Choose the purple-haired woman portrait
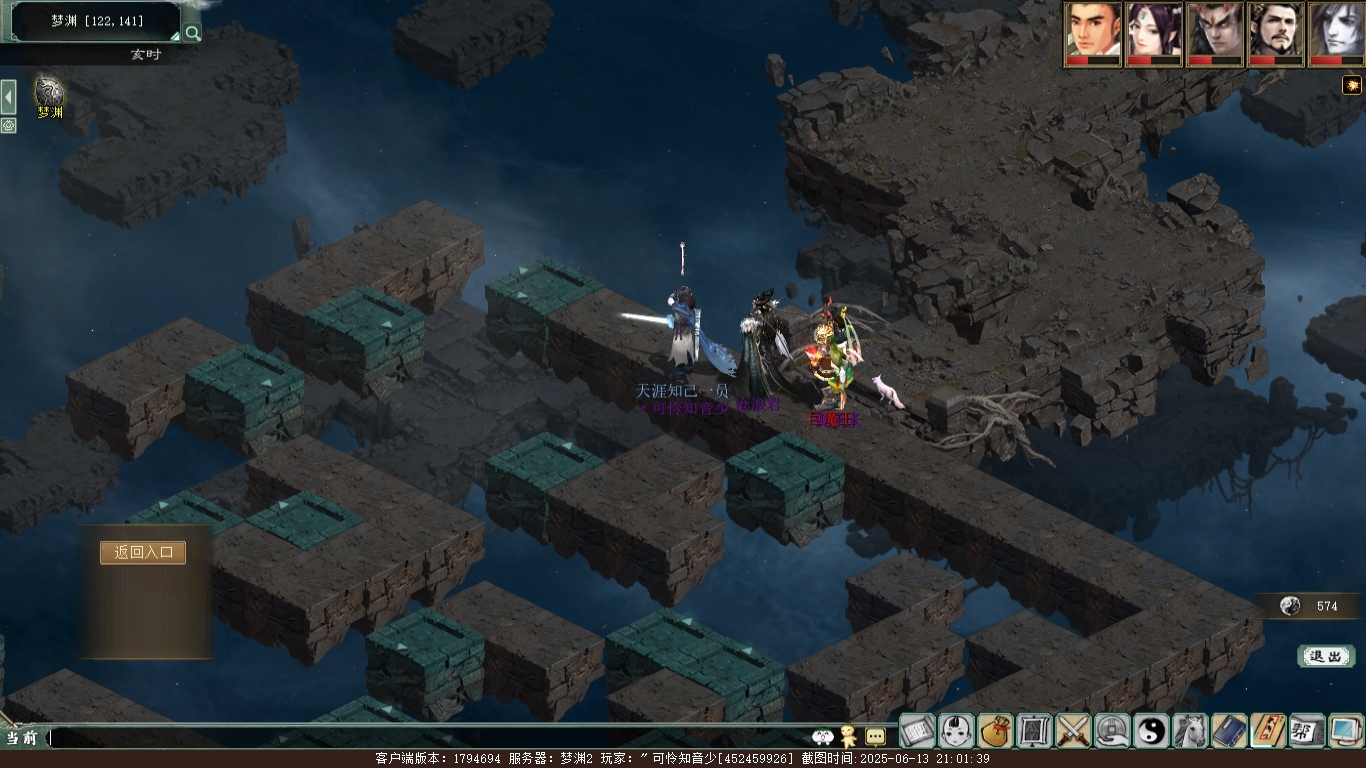The image size is (1366, 768). [1154, 30]
